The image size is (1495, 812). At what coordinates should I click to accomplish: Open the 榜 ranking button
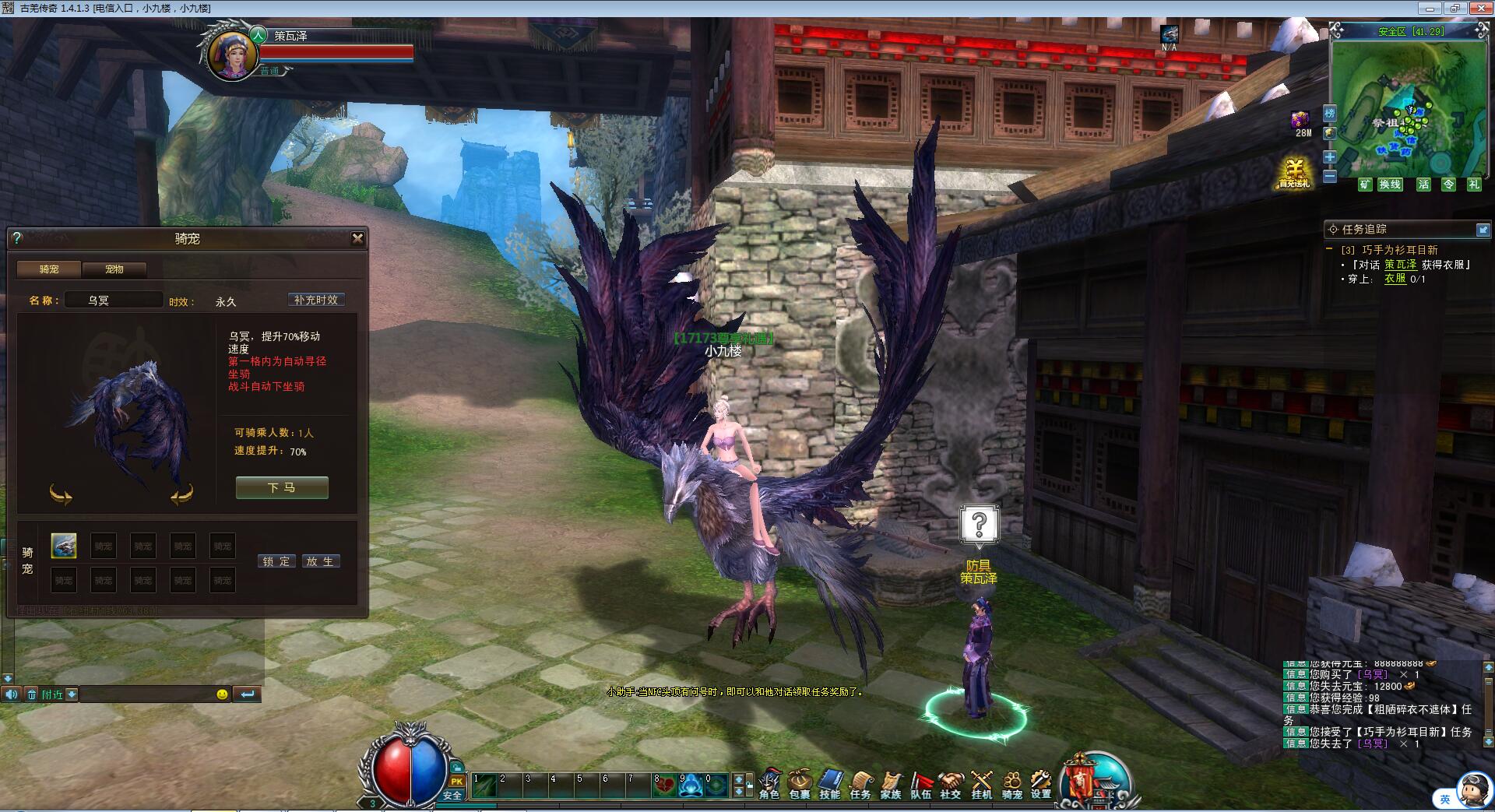[1330, 114]
